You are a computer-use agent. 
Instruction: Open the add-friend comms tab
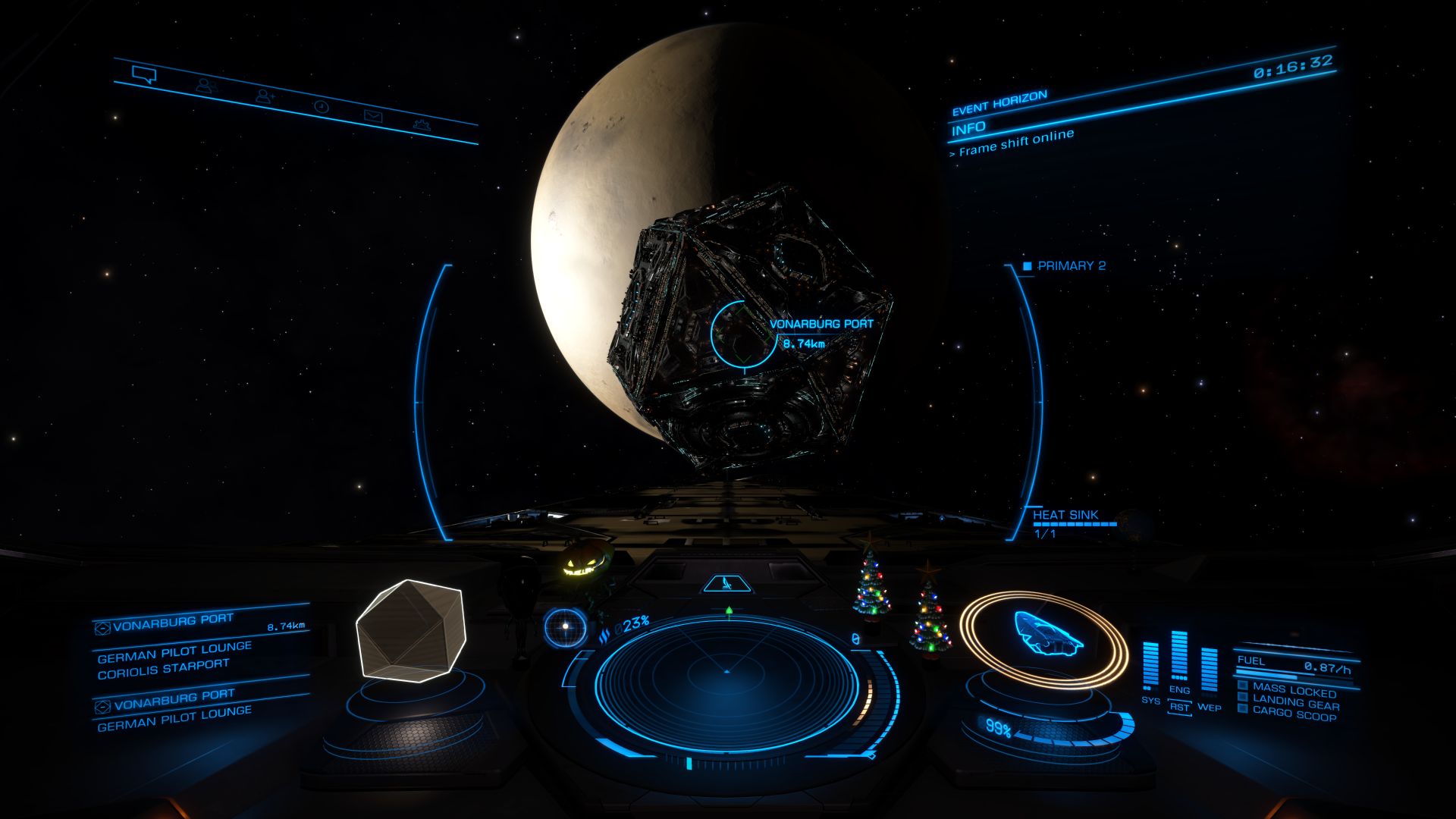265,96
